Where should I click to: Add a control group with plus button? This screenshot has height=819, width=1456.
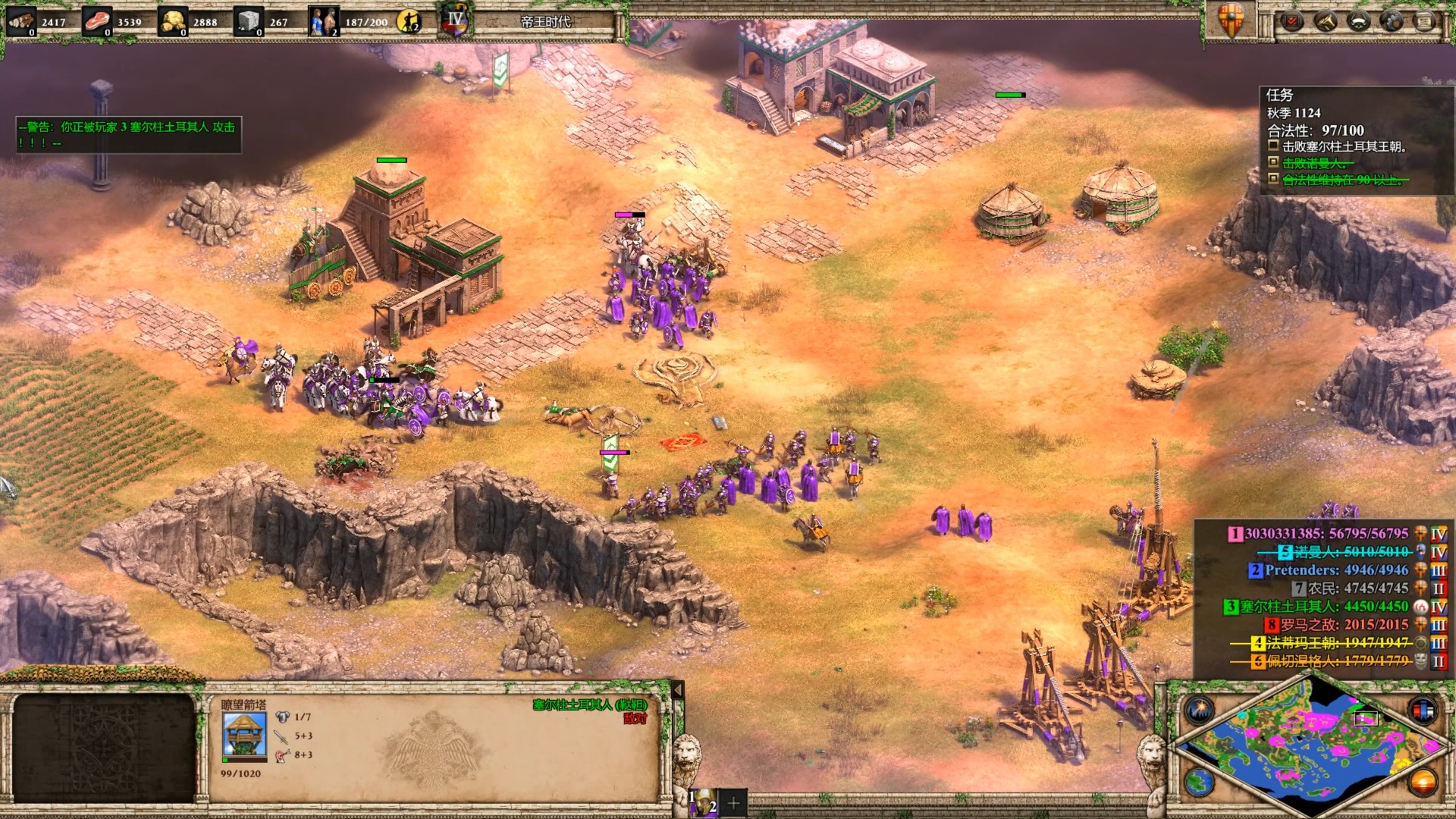[733, 802]
